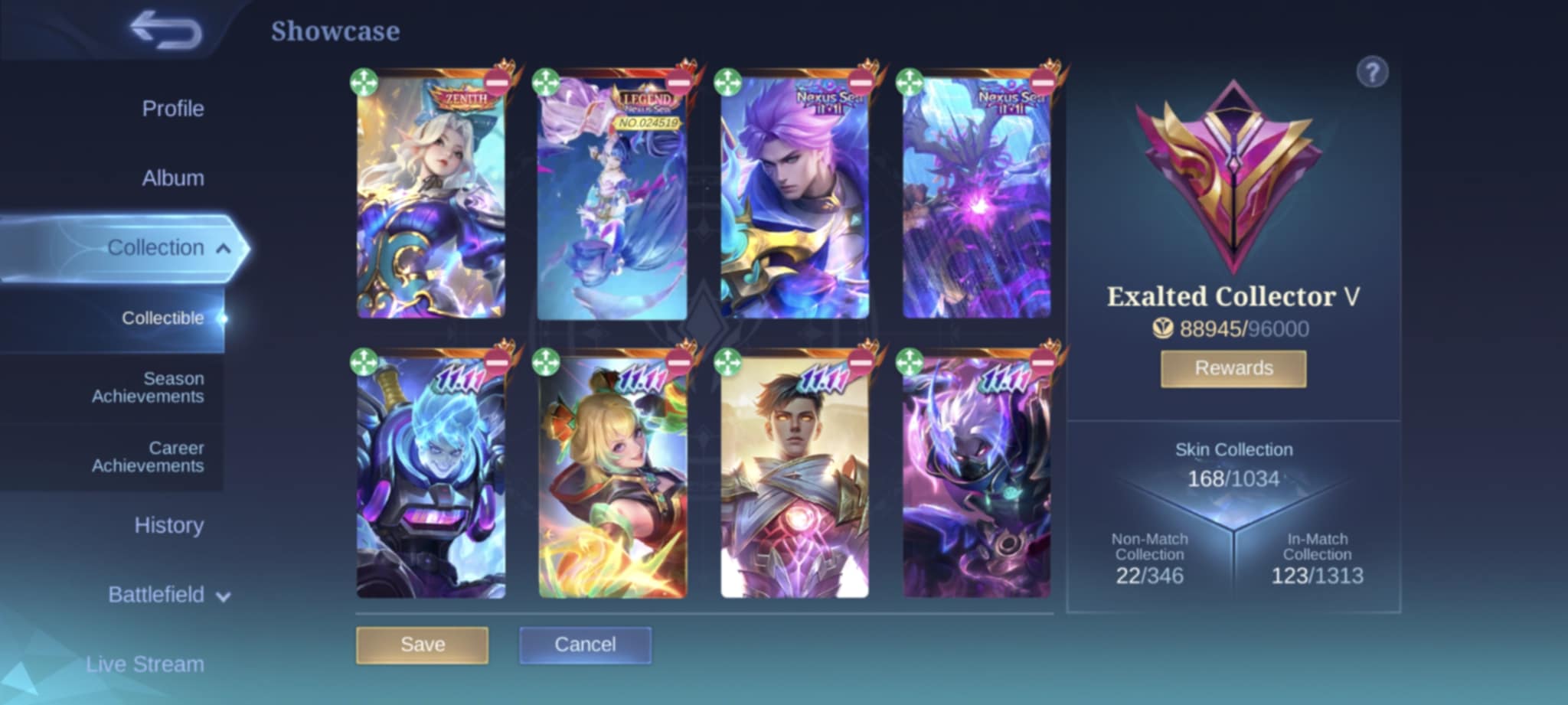Viewport: 1568px width, 705px height.
Task: Open the collector Rewards
Action: coord(1233,368)
